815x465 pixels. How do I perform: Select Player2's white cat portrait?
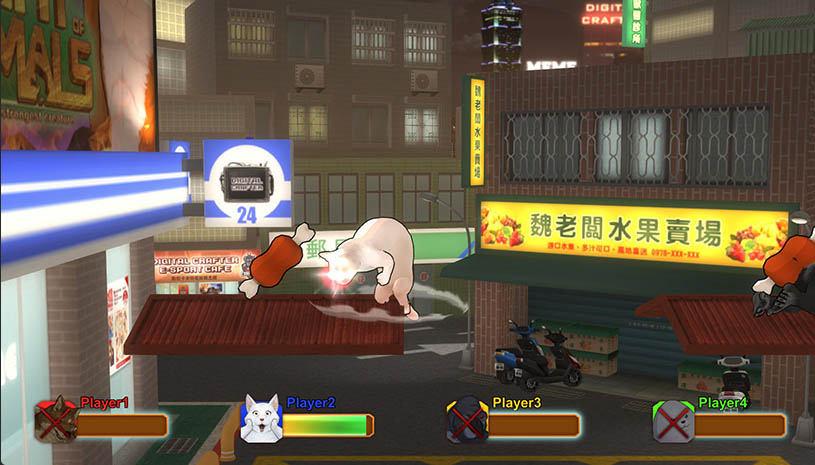pyautogui.click(x=259, y=420)
